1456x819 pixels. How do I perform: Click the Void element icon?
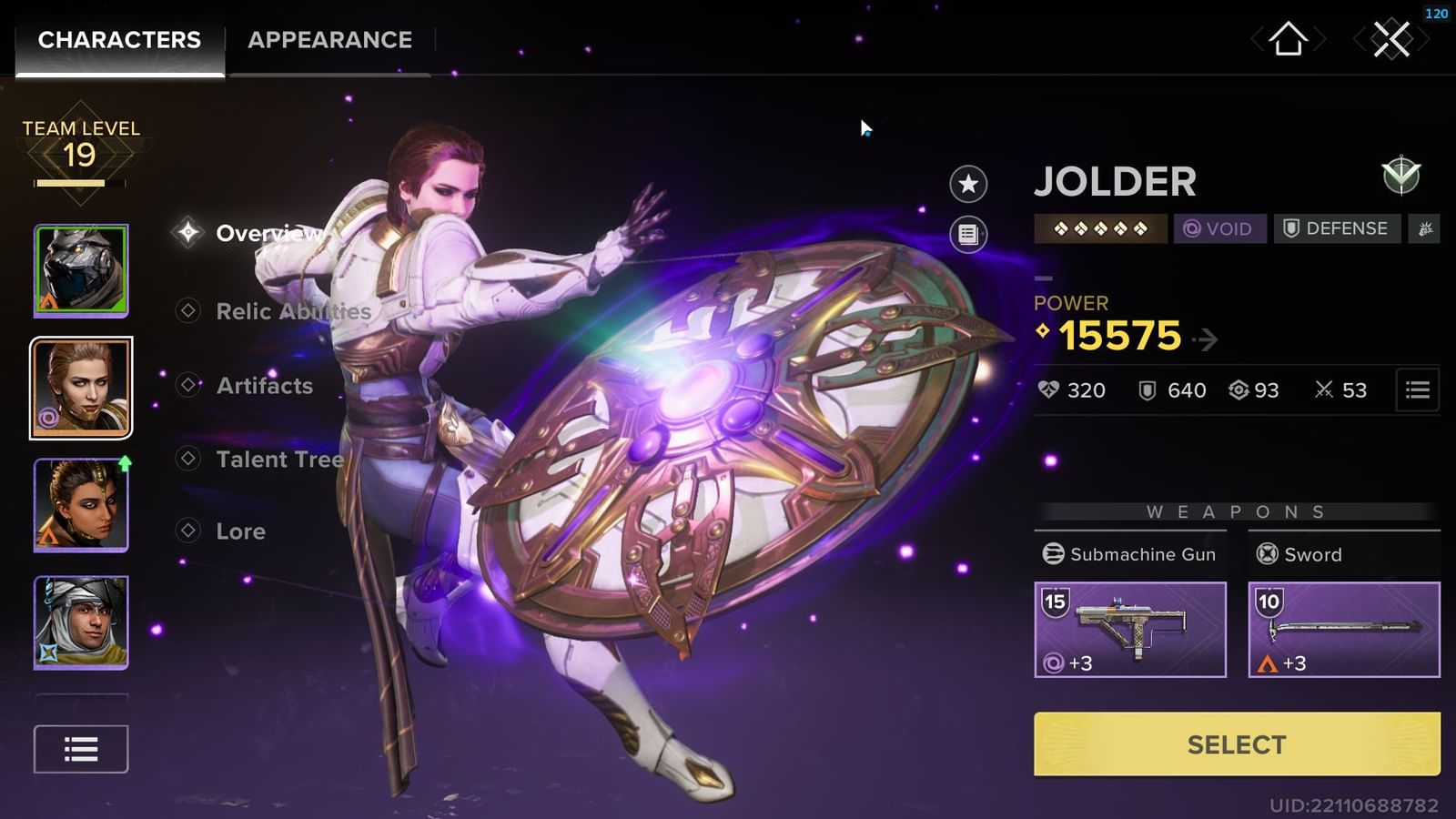1219,228
